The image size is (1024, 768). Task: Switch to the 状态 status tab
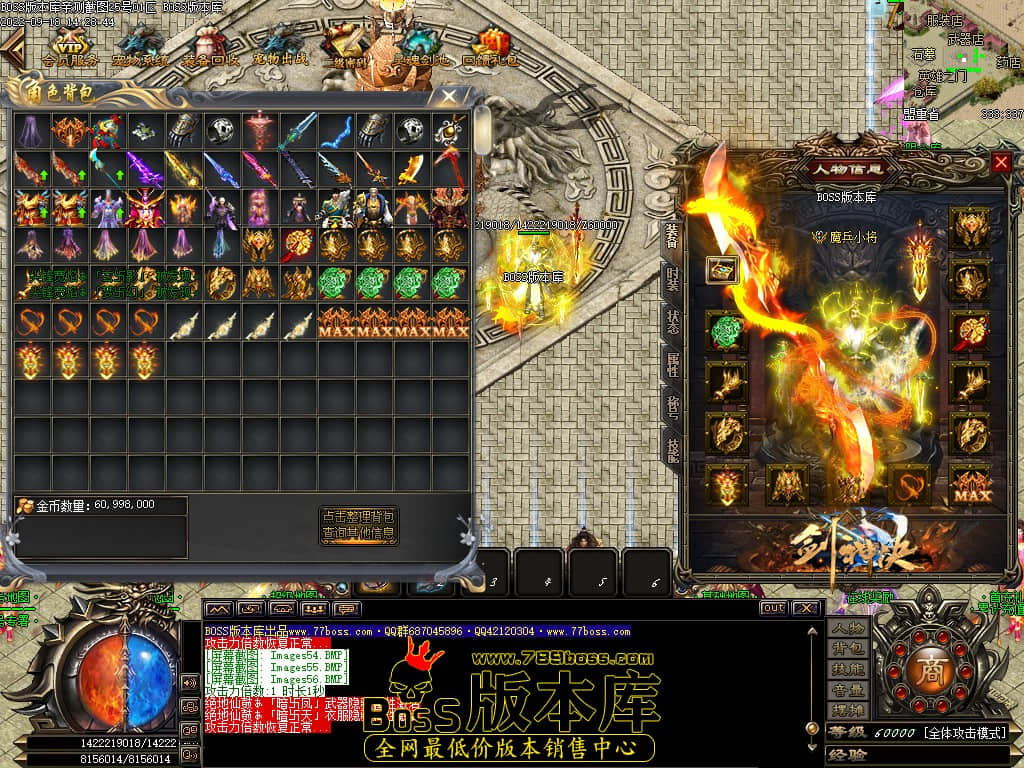click(674, 320)
